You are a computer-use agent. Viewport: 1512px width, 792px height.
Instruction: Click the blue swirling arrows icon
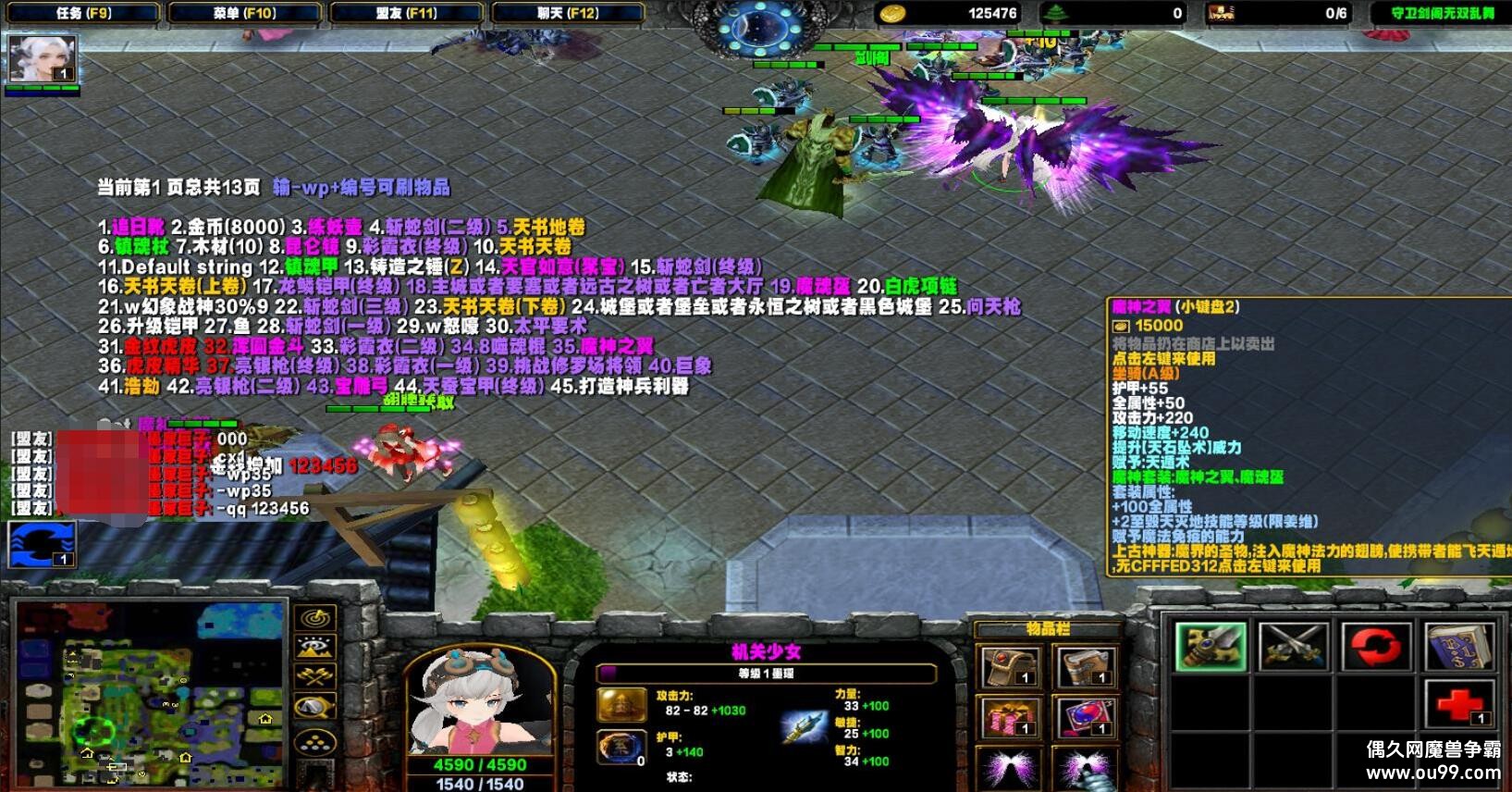(x=42, y=544)
